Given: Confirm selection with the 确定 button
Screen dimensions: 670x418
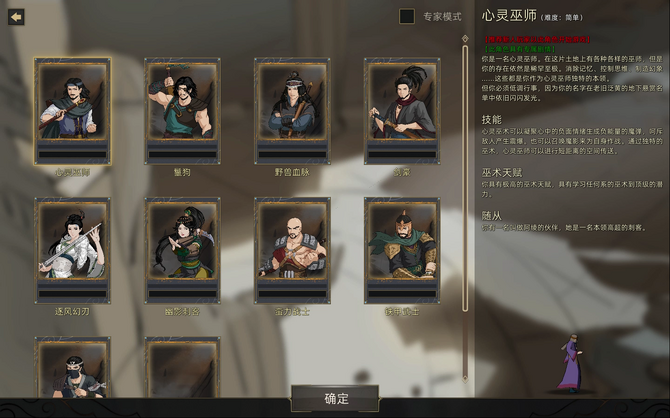Looking at the screenshot, I should (x=336, y=399).
